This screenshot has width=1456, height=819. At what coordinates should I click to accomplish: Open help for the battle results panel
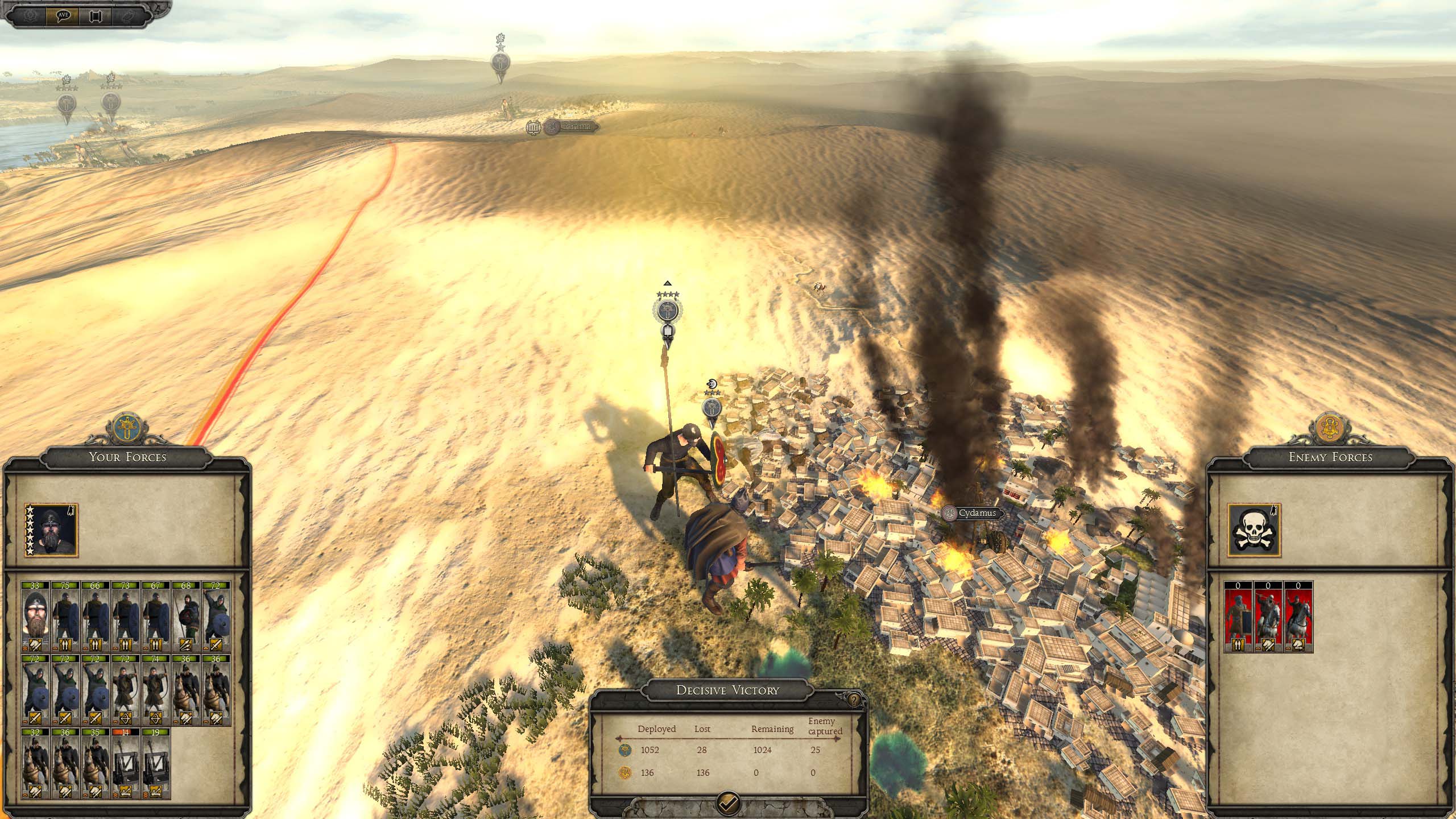point(854,700)
